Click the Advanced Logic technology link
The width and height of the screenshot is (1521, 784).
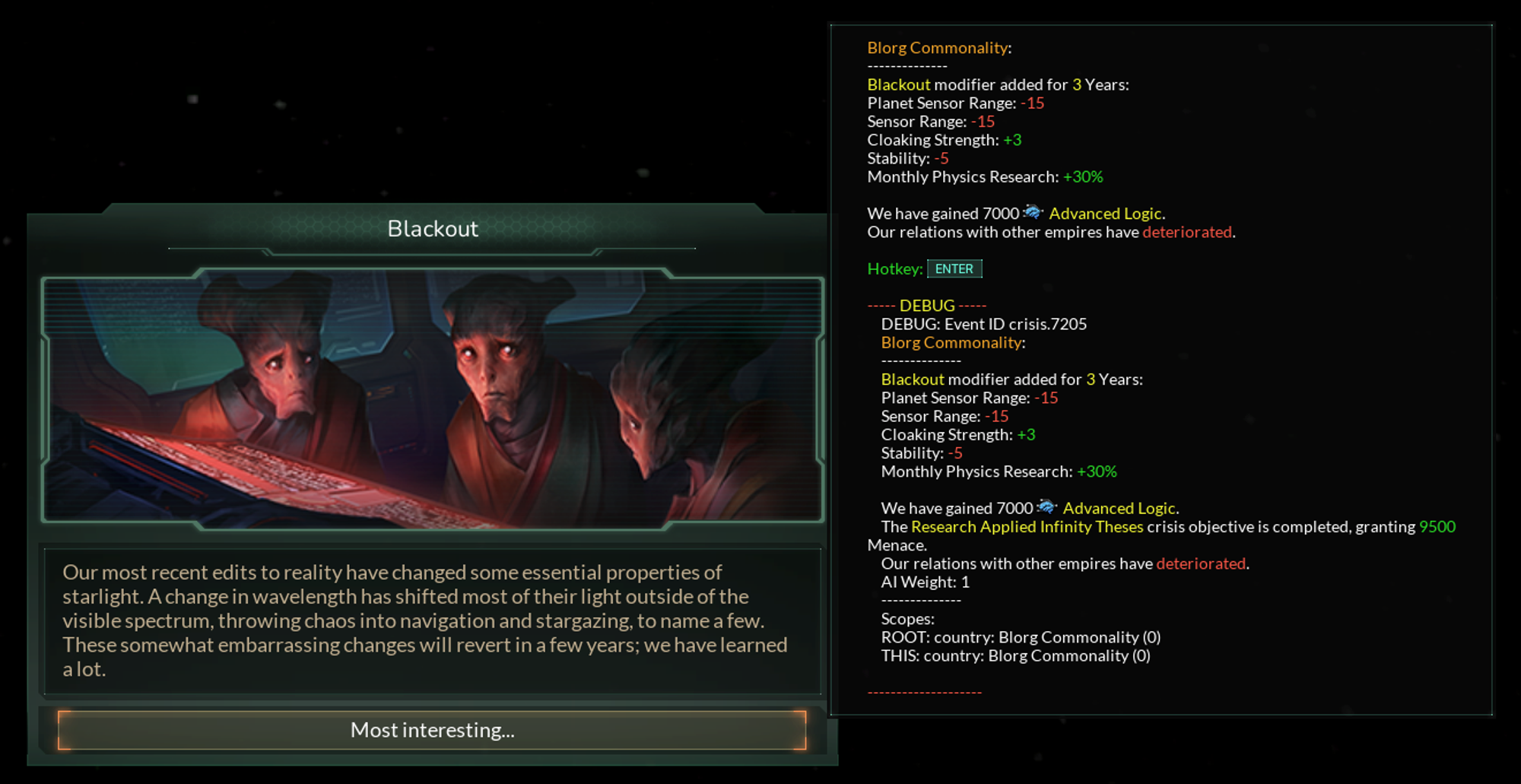pyautogui.click(x=1105, y=214)
